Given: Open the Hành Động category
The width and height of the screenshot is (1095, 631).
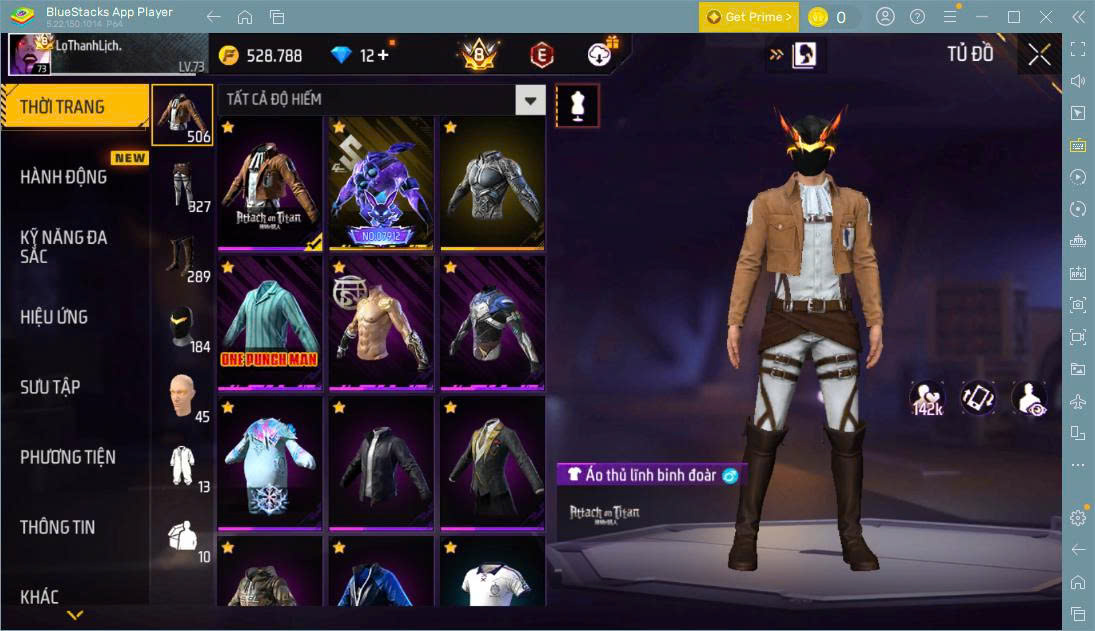Looking at the screenshot, I should pyautogui.click(x=64, y=177).
